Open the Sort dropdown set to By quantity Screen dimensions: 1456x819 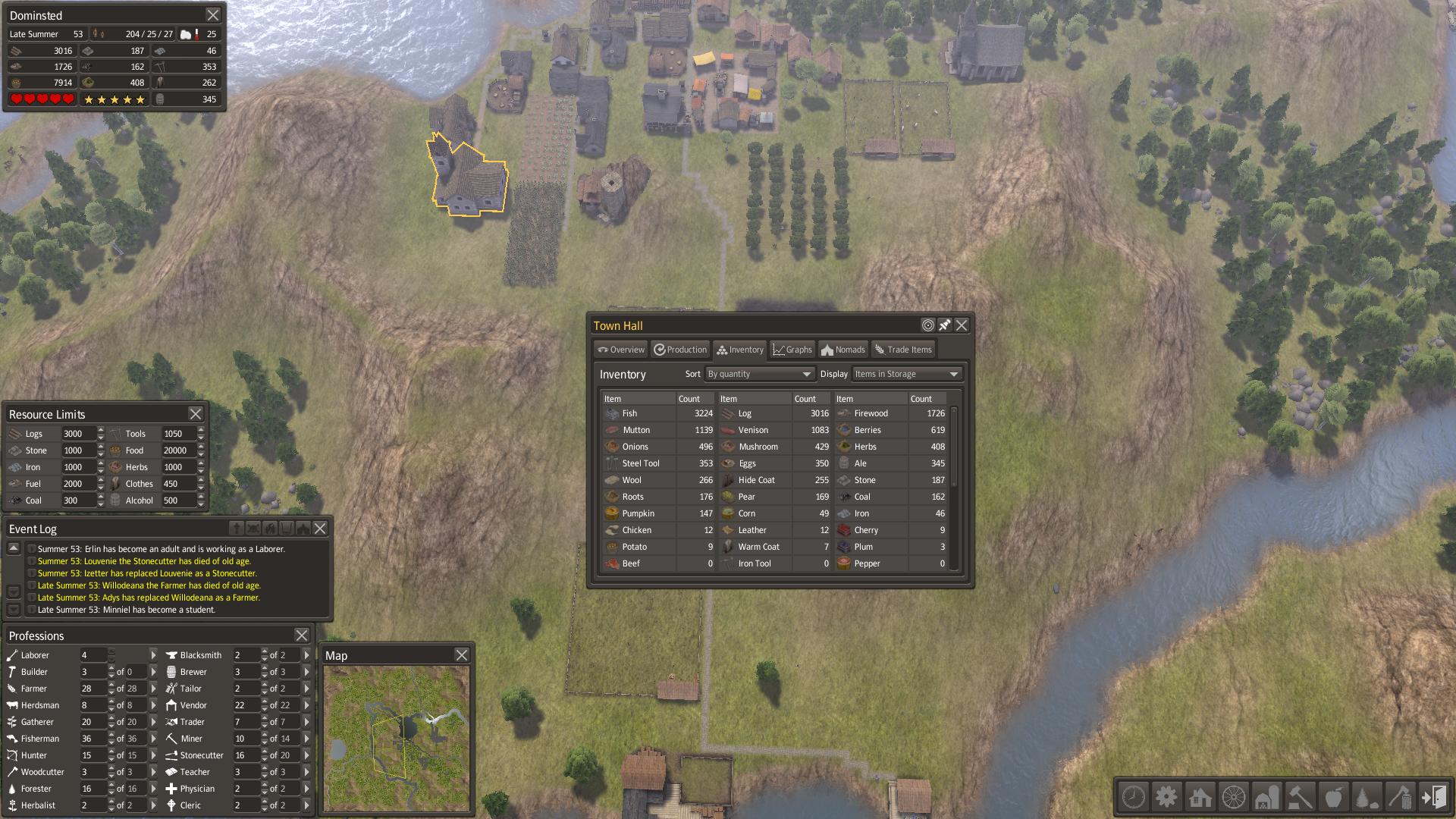(x=759, y=374)
